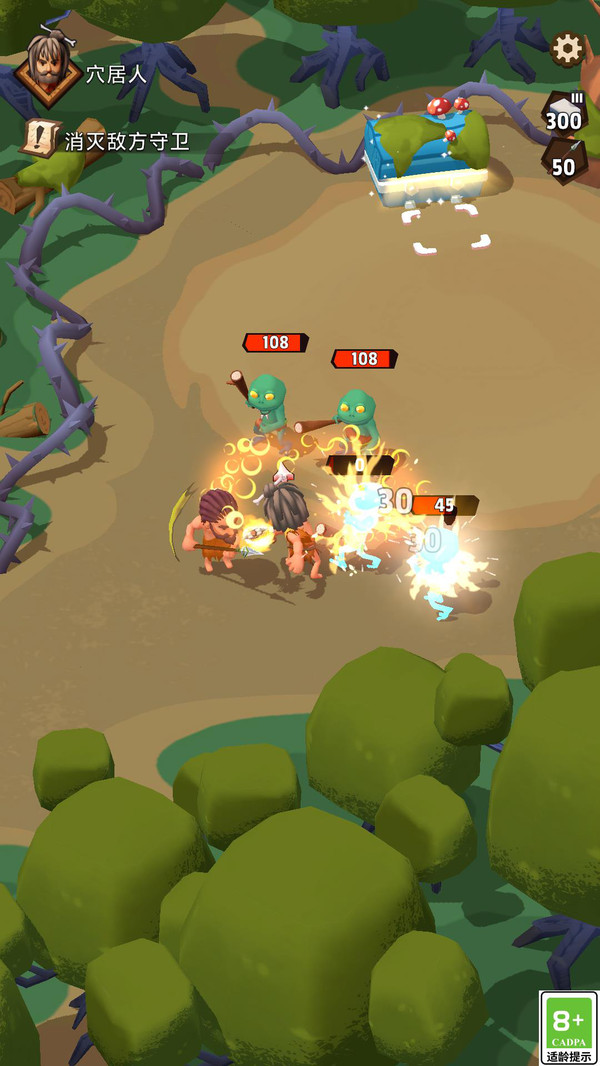Tap the CADPA 8+ age rating badge
The height and width of the screenshot is (1066, 600).
pyautogui.click(x=568, y=1027)
